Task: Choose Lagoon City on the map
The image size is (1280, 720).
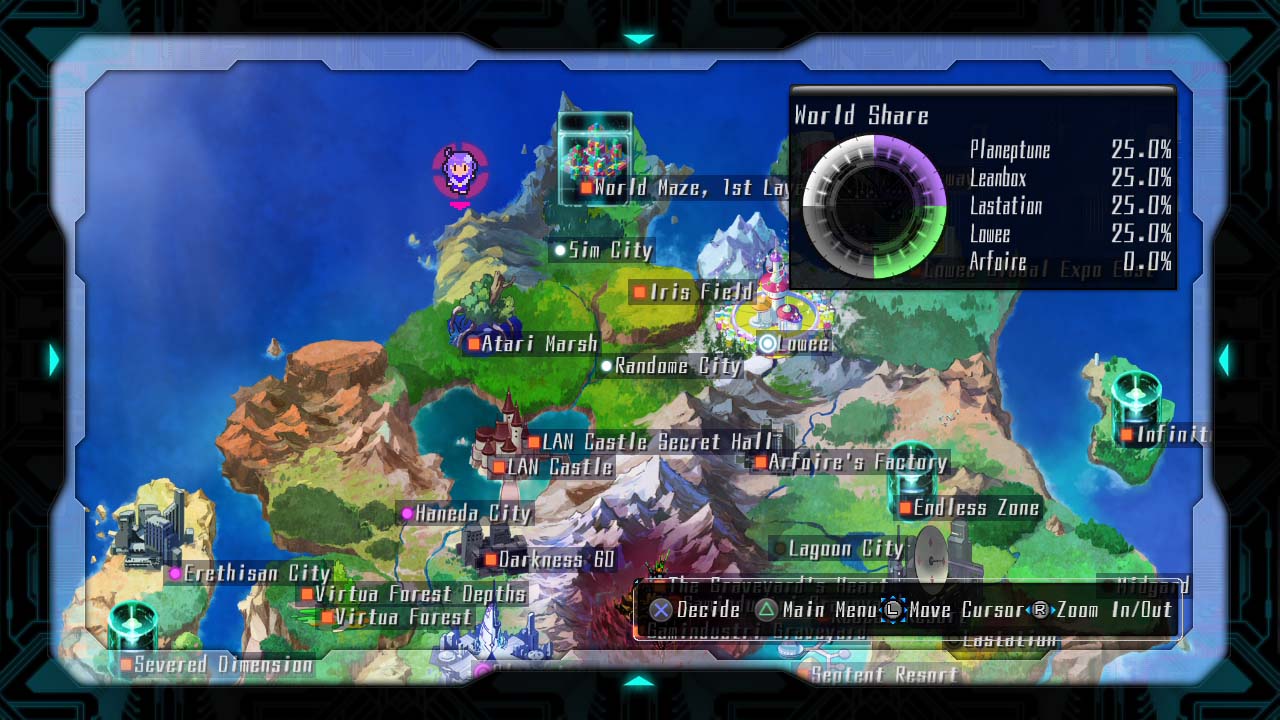Action: pyautogui.click(x=780, y=548)
